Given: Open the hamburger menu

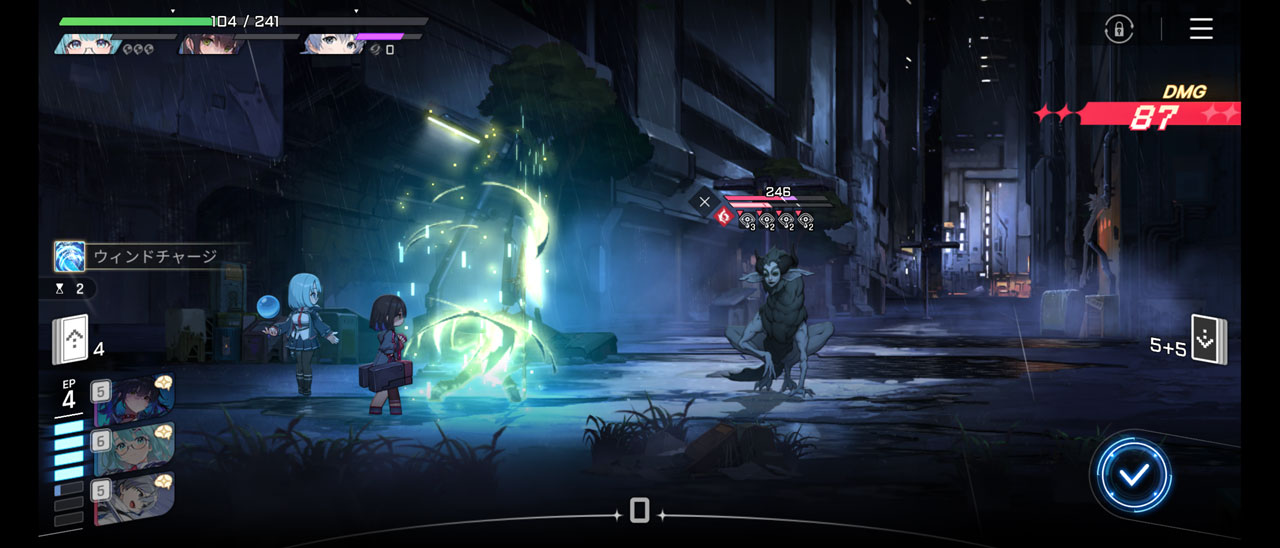Looking at the screenshot, I should pos(1201,29).
